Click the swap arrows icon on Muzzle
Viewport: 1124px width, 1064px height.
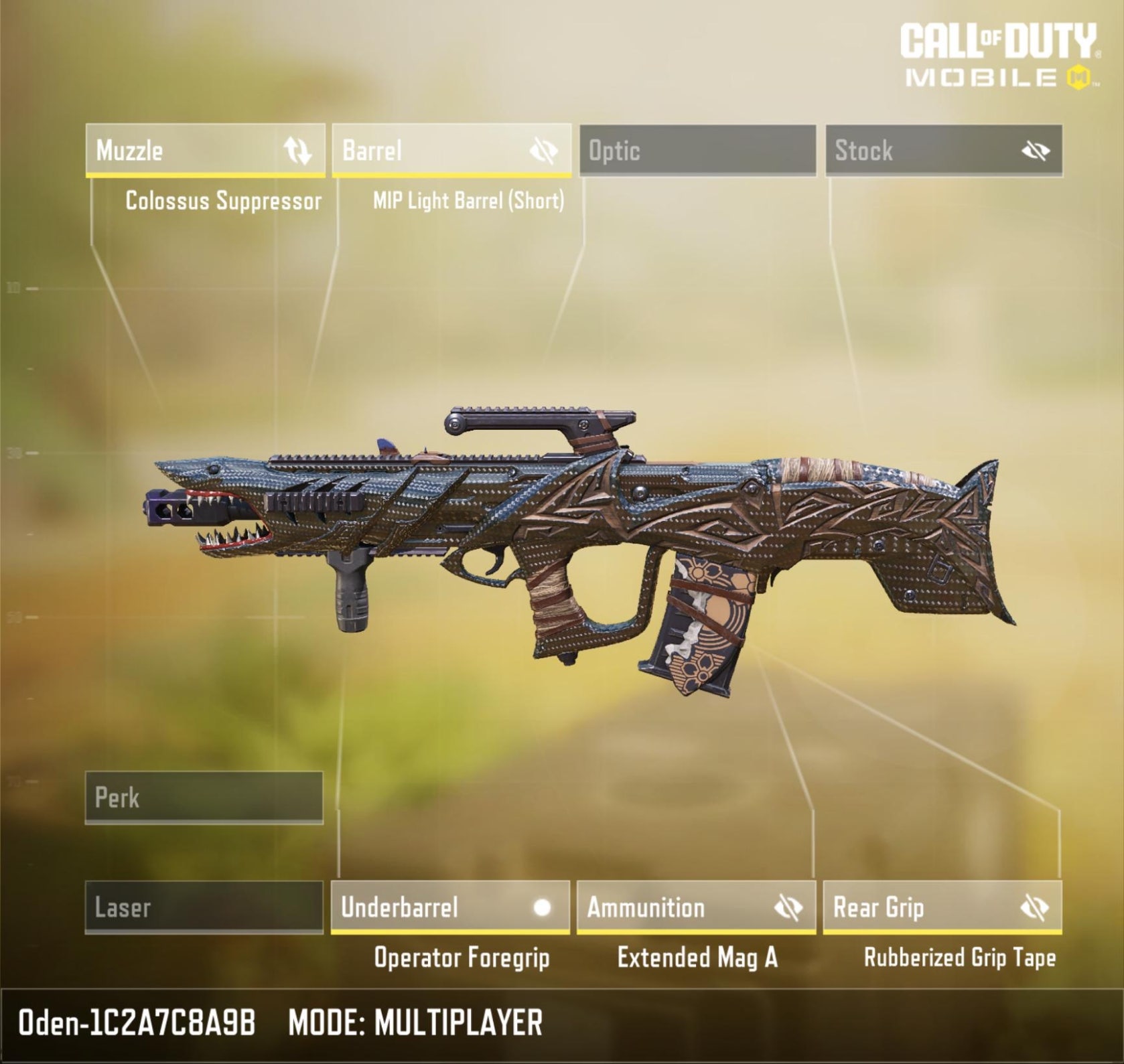click(x=297, y=151)
